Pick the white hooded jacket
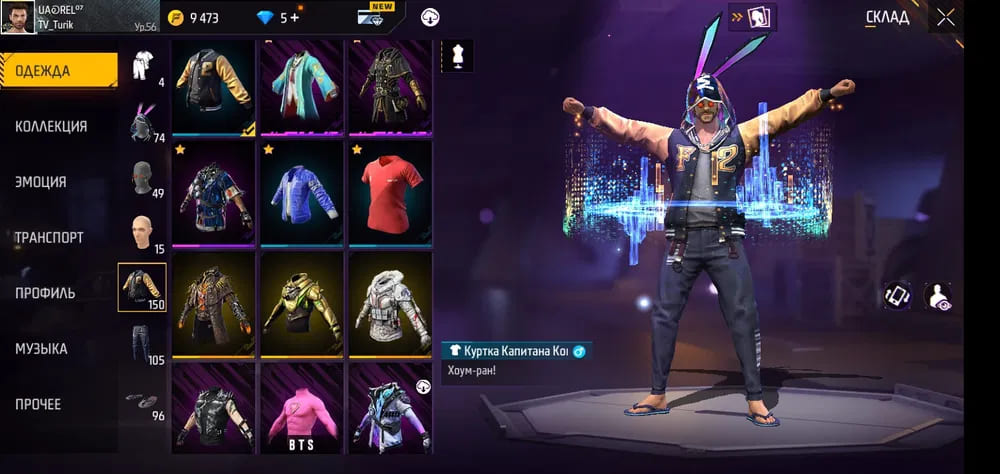Image resolution: width=1000 pixels, height=474 pixels. point(390,302)
